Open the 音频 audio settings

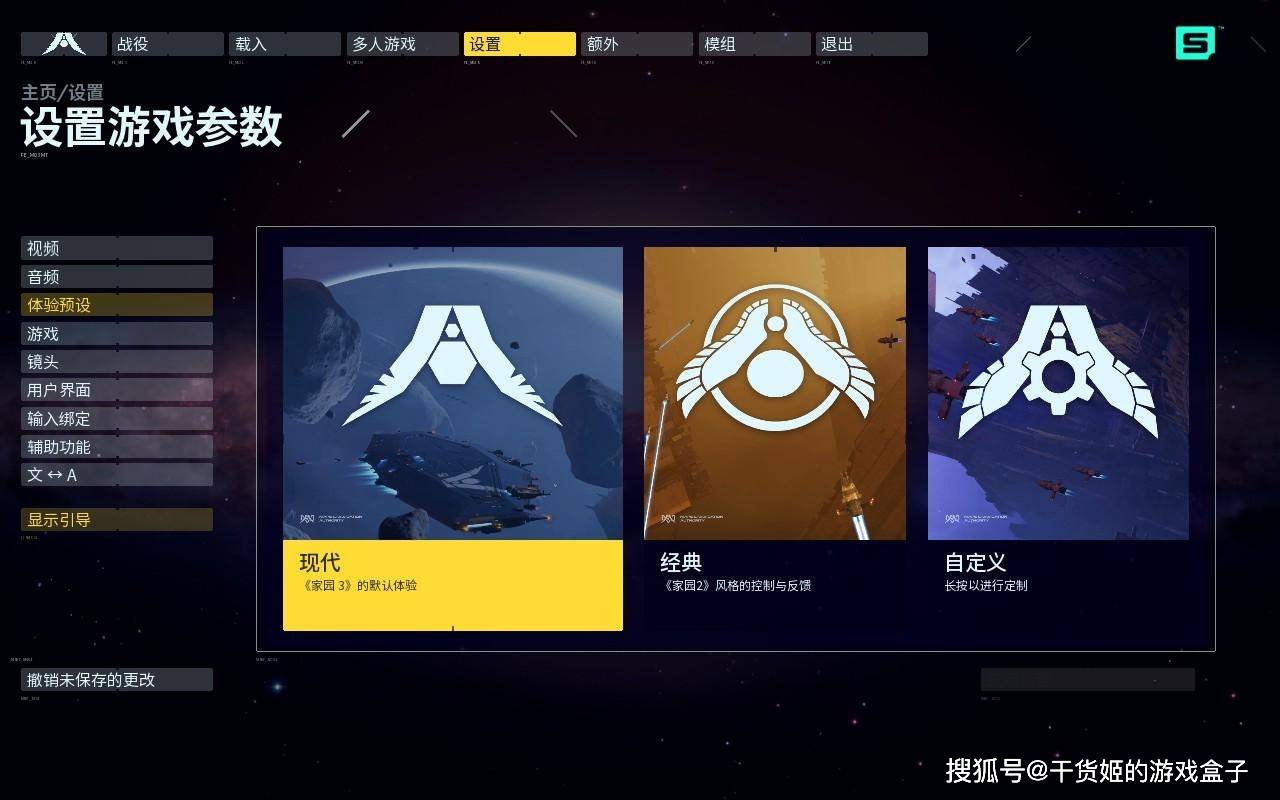(x=116, y=277)
